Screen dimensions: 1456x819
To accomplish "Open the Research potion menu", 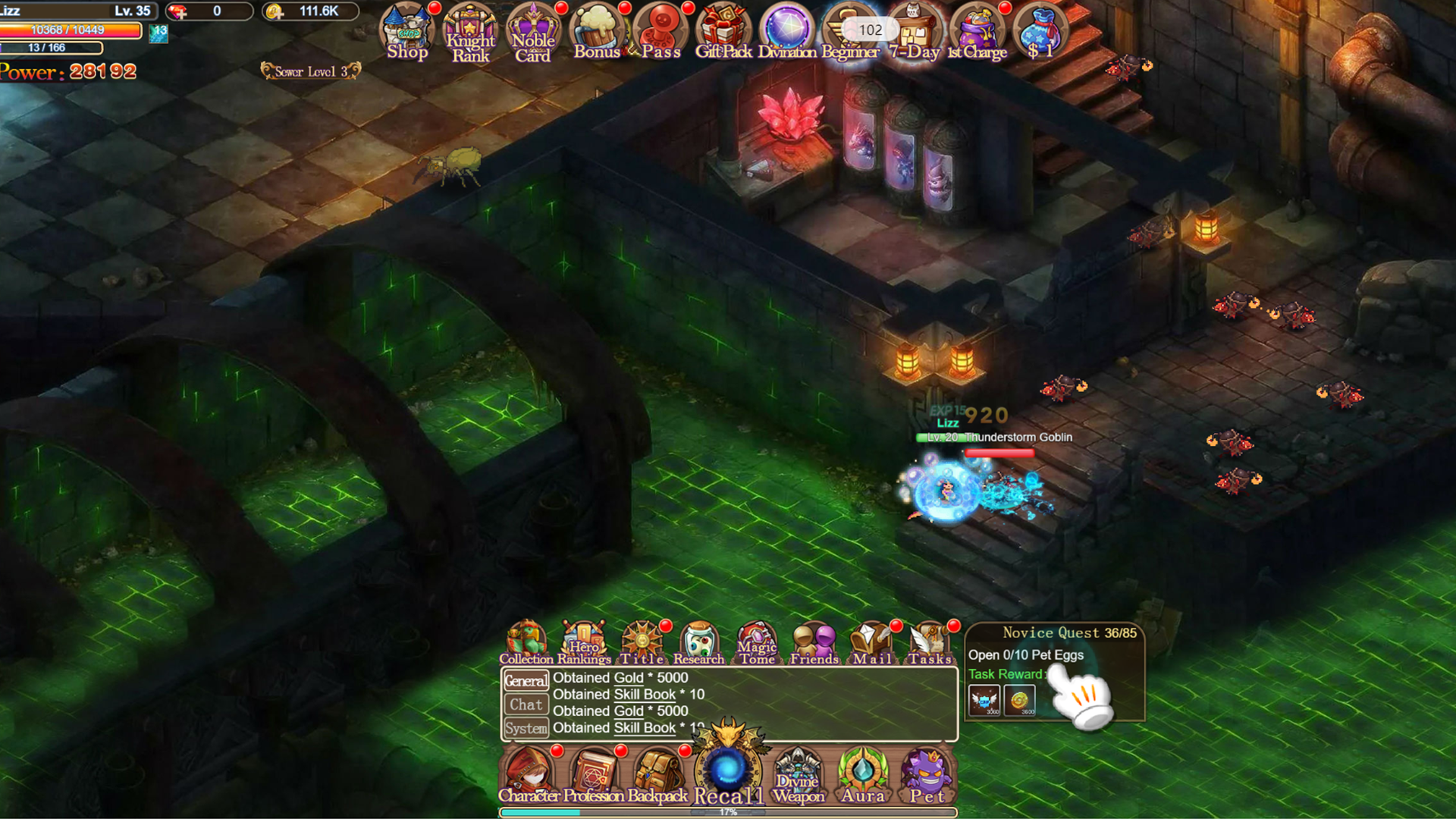I will [698, 639].
